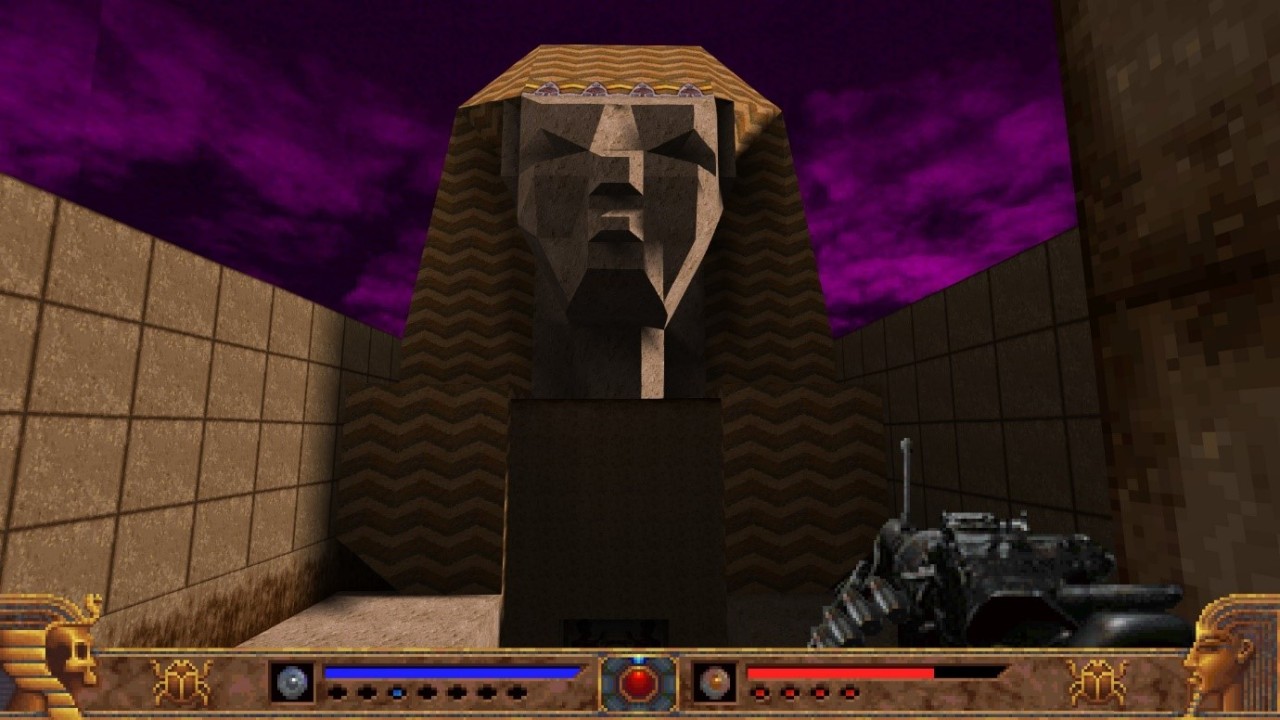
Task: Click the skull-faced pharaoh head on the HUD
Action: 50,655
